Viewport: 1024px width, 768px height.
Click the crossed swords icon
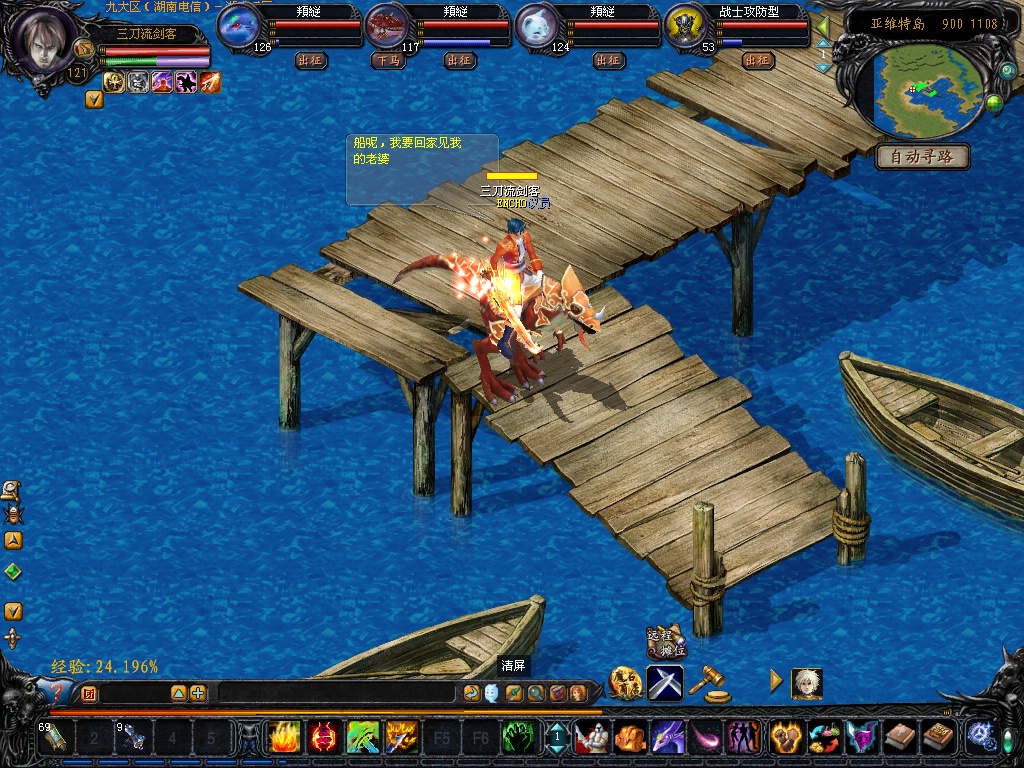(665, 682)
